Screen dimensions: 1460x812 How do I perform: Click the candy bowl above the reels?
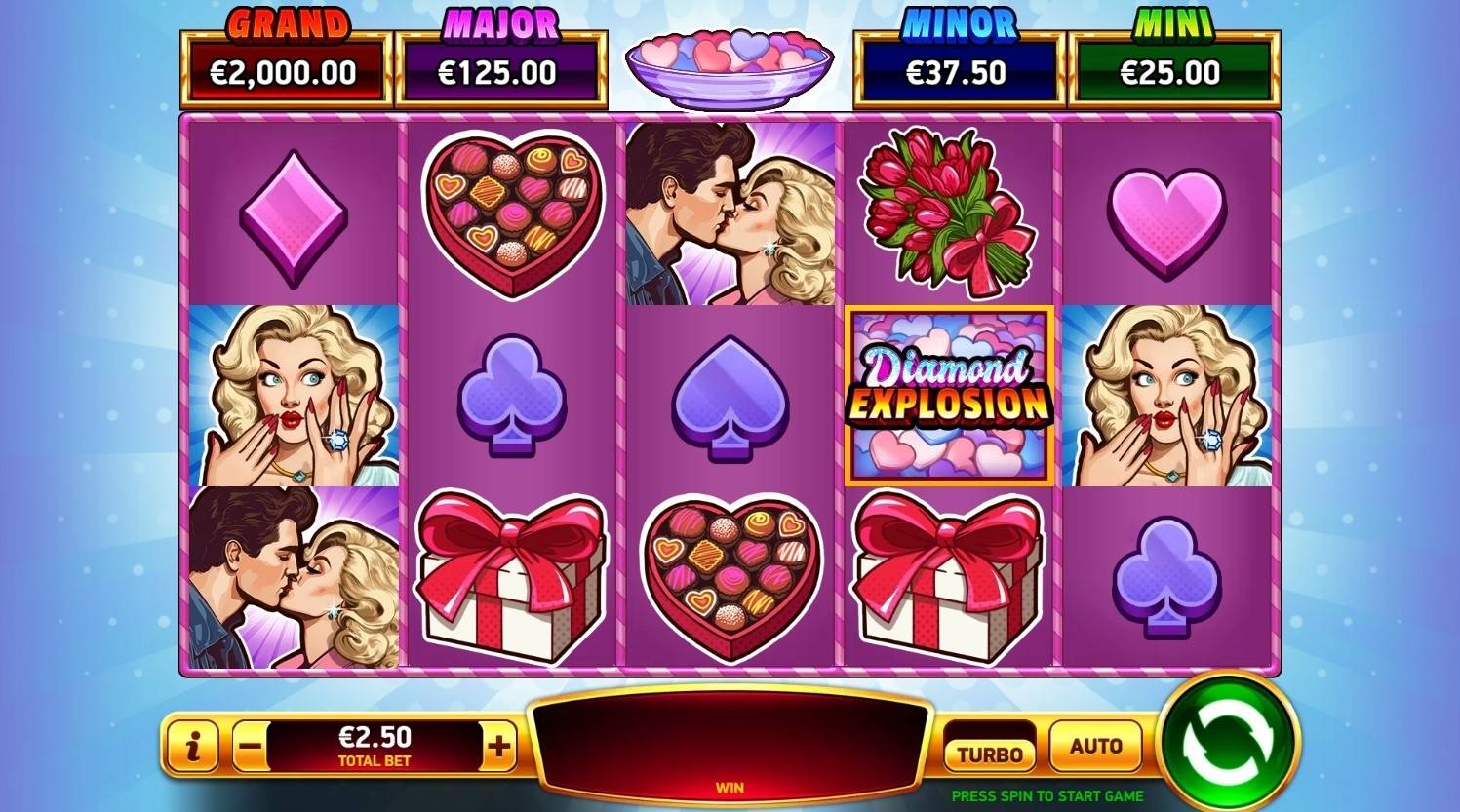[x=729, y=63]
